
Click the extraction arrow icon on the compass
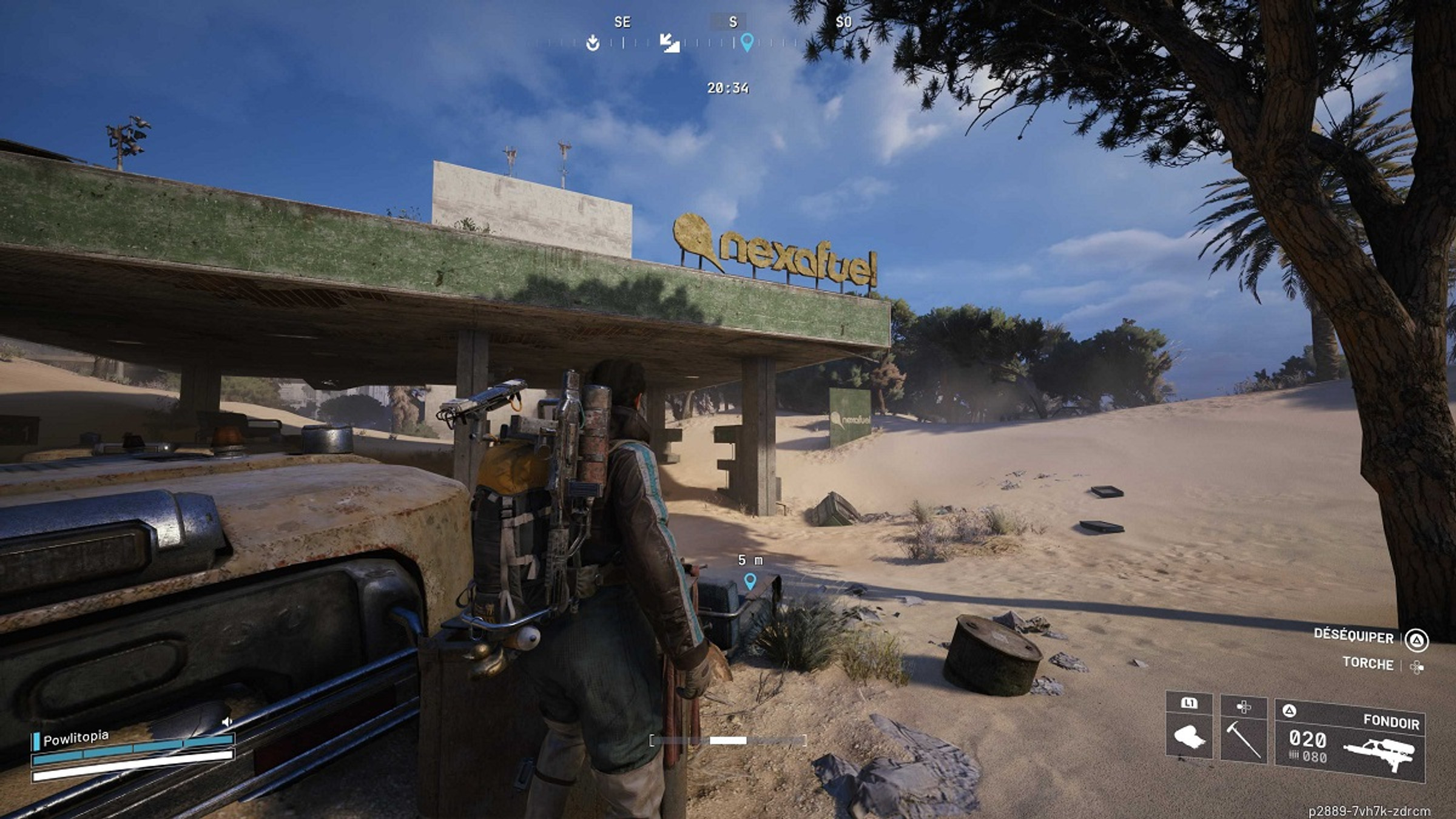pyautogui.click(x=593, y=44)
